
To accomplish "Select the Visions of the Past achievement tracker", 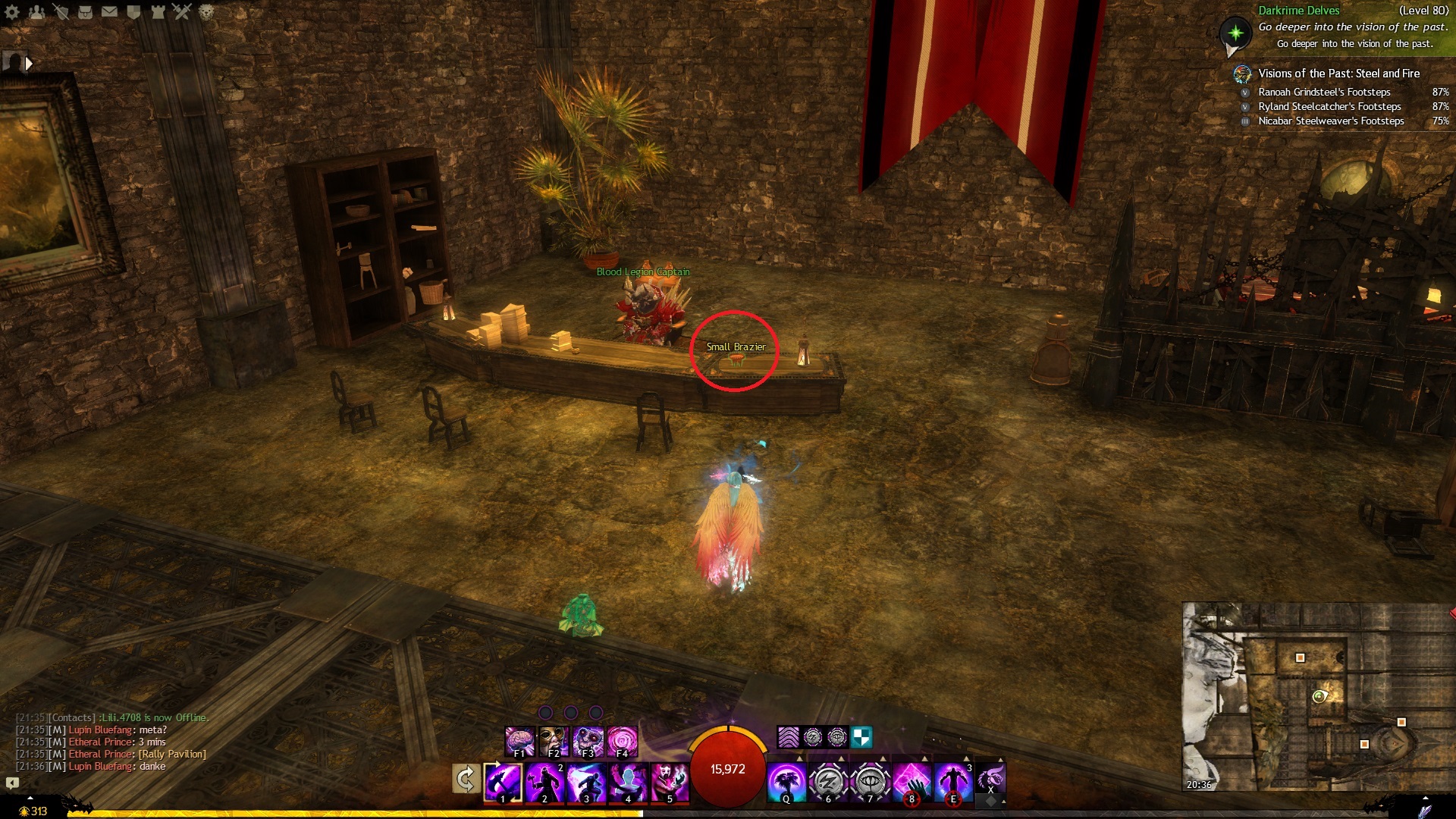I will 1338,74.
